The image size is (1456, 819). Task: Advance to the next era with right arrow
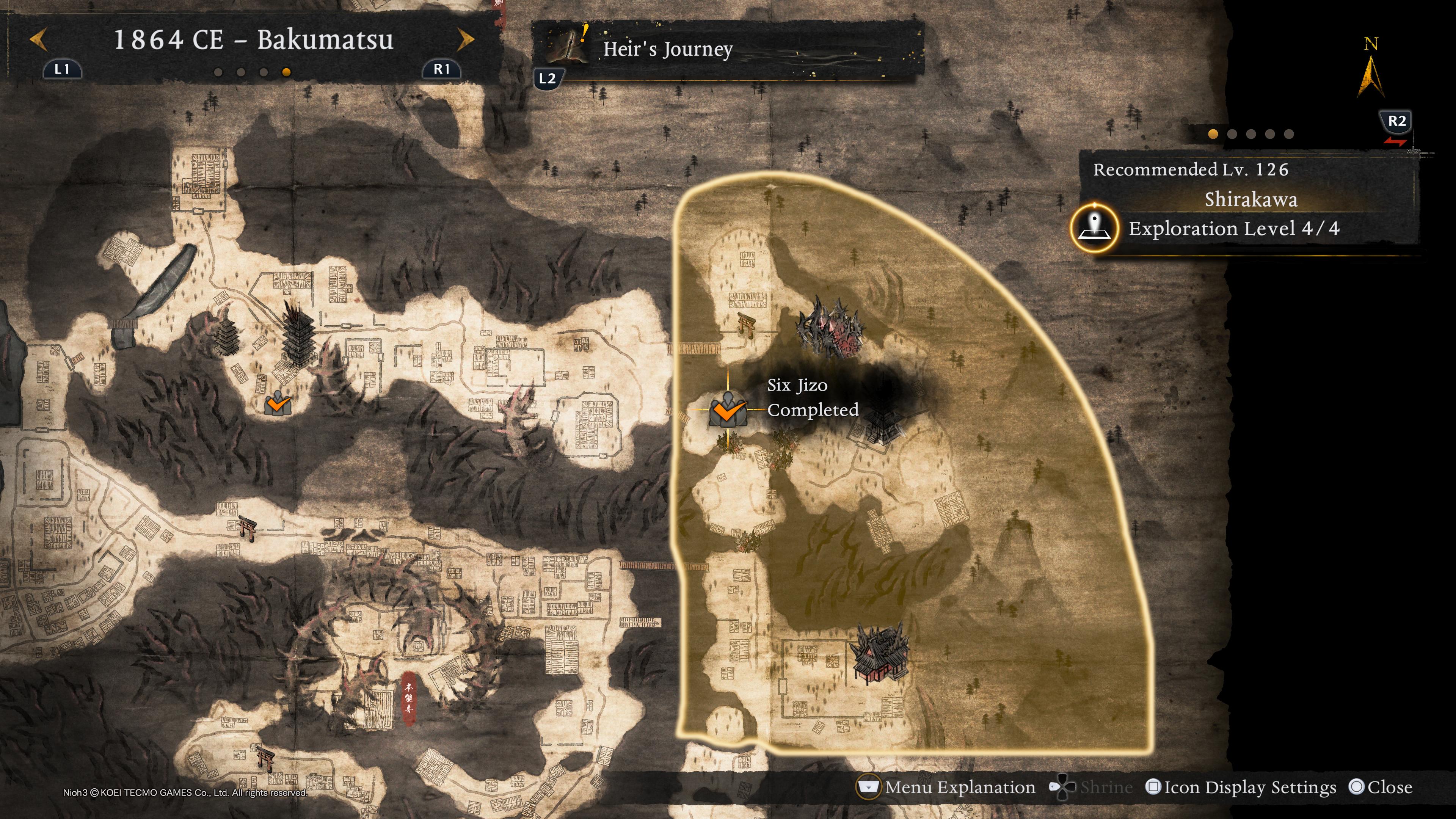click(x=465, y=40)
